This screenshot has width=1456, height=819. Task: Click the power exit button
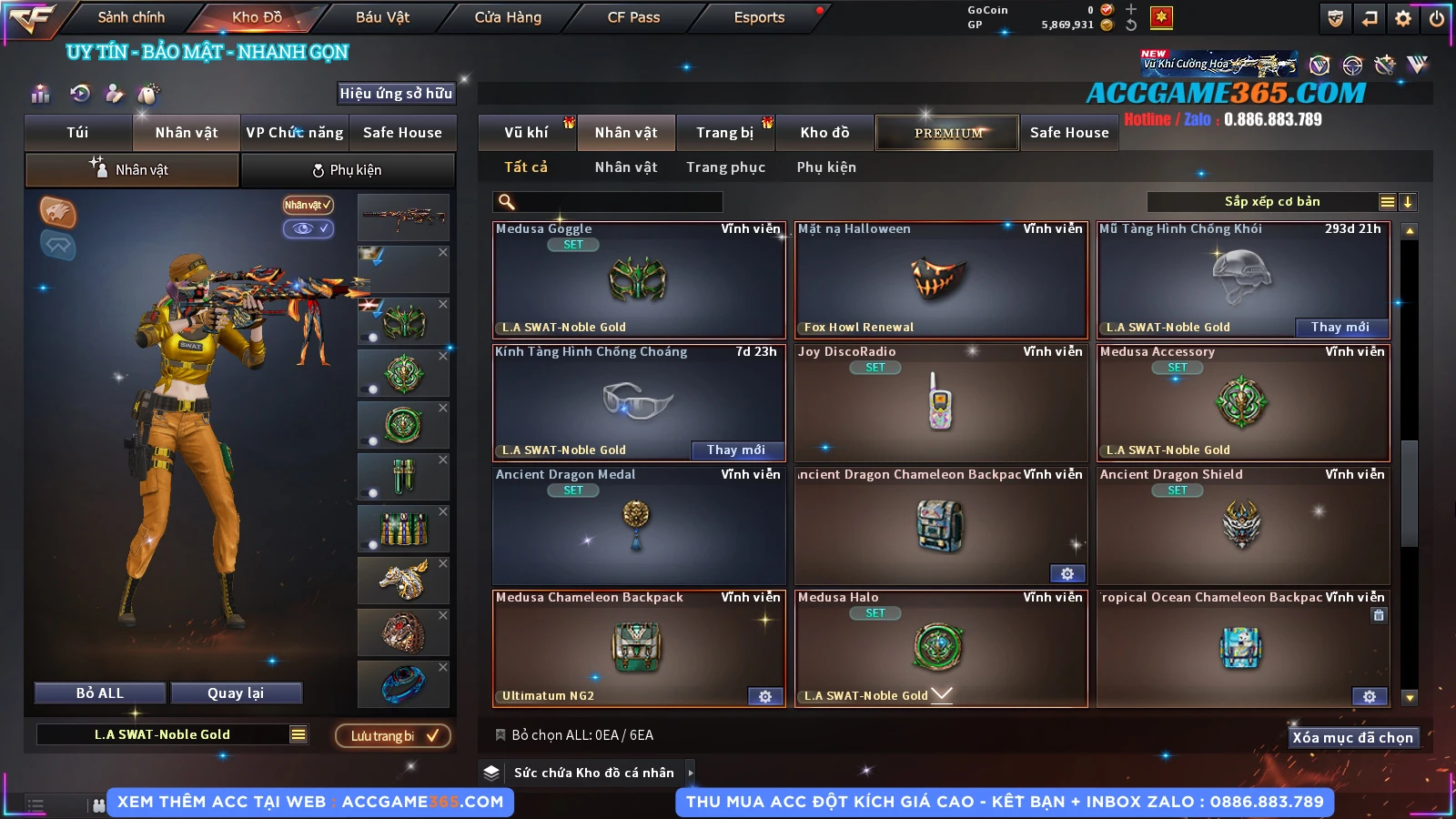click(1437, 18)
